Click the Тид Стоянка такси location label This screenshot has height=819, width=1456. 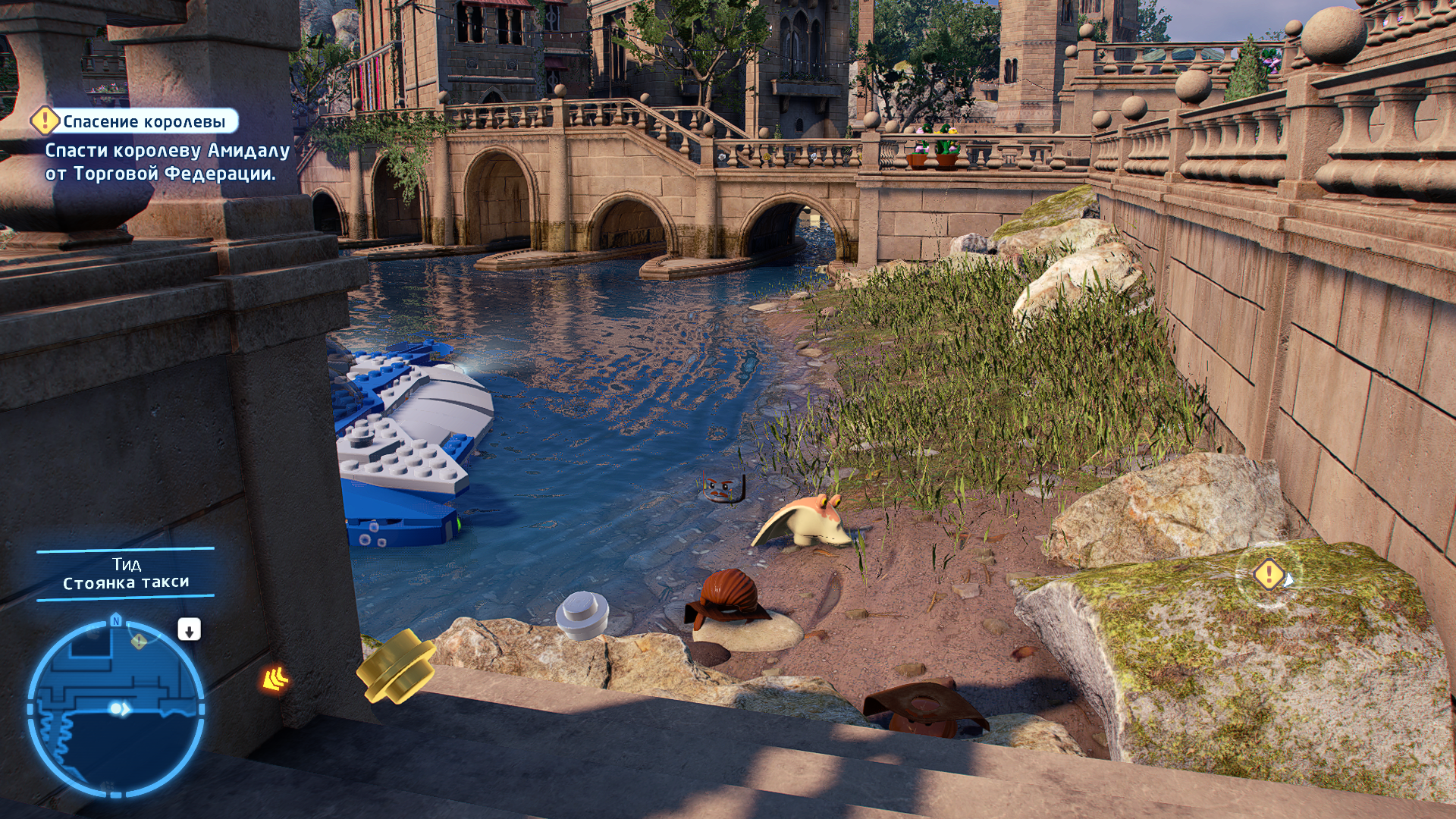(126, 574)
